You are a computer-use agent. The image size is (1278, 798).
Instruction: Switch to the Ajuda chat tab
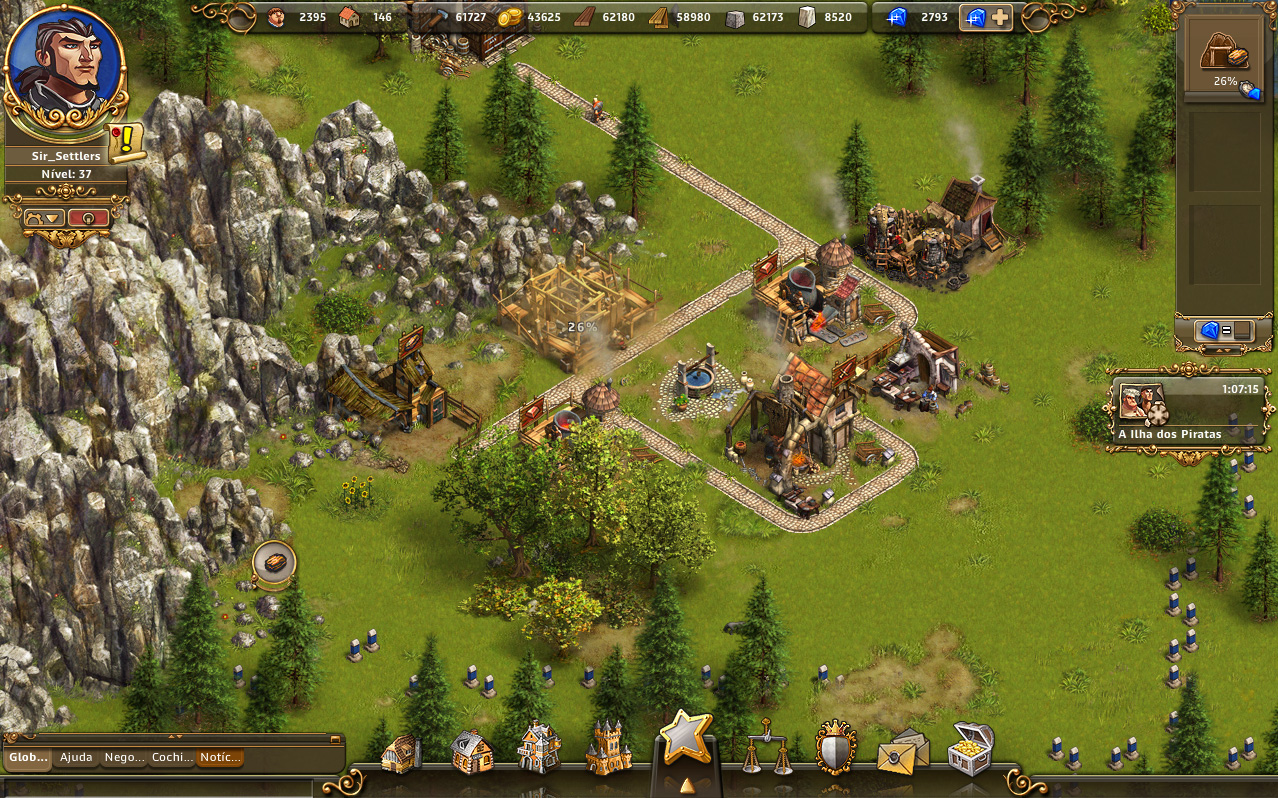76,758
